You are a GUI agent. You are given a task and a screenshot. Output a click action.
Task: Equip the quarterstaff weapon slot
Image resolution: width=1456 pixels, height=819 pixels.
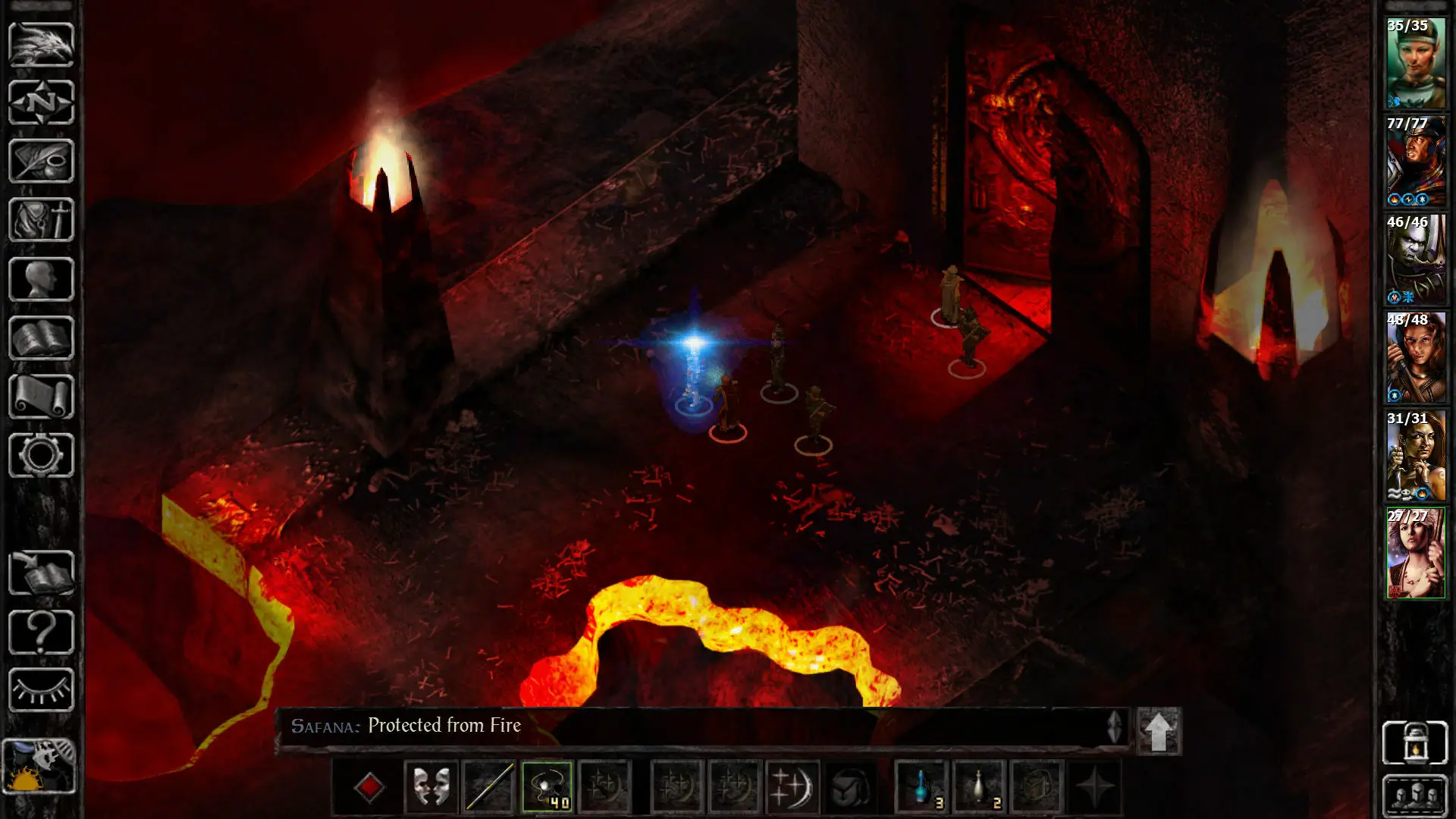(489, 787)
